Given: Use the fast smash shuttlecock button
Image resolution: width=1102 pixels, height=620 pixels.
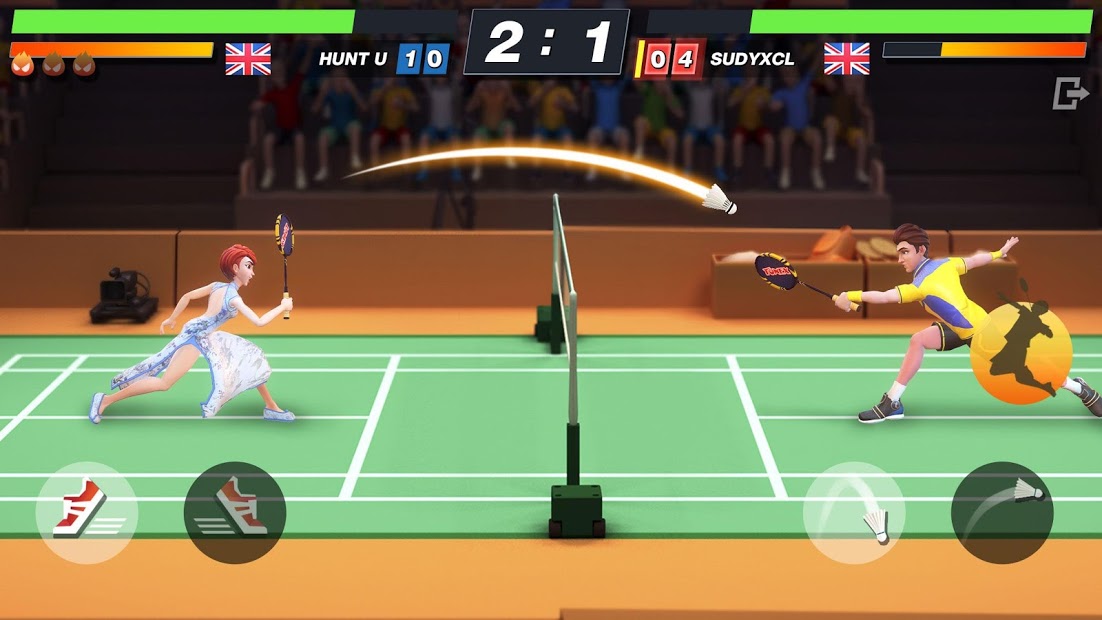Looking at the screenshot, I should click(x=1002, y=512).
